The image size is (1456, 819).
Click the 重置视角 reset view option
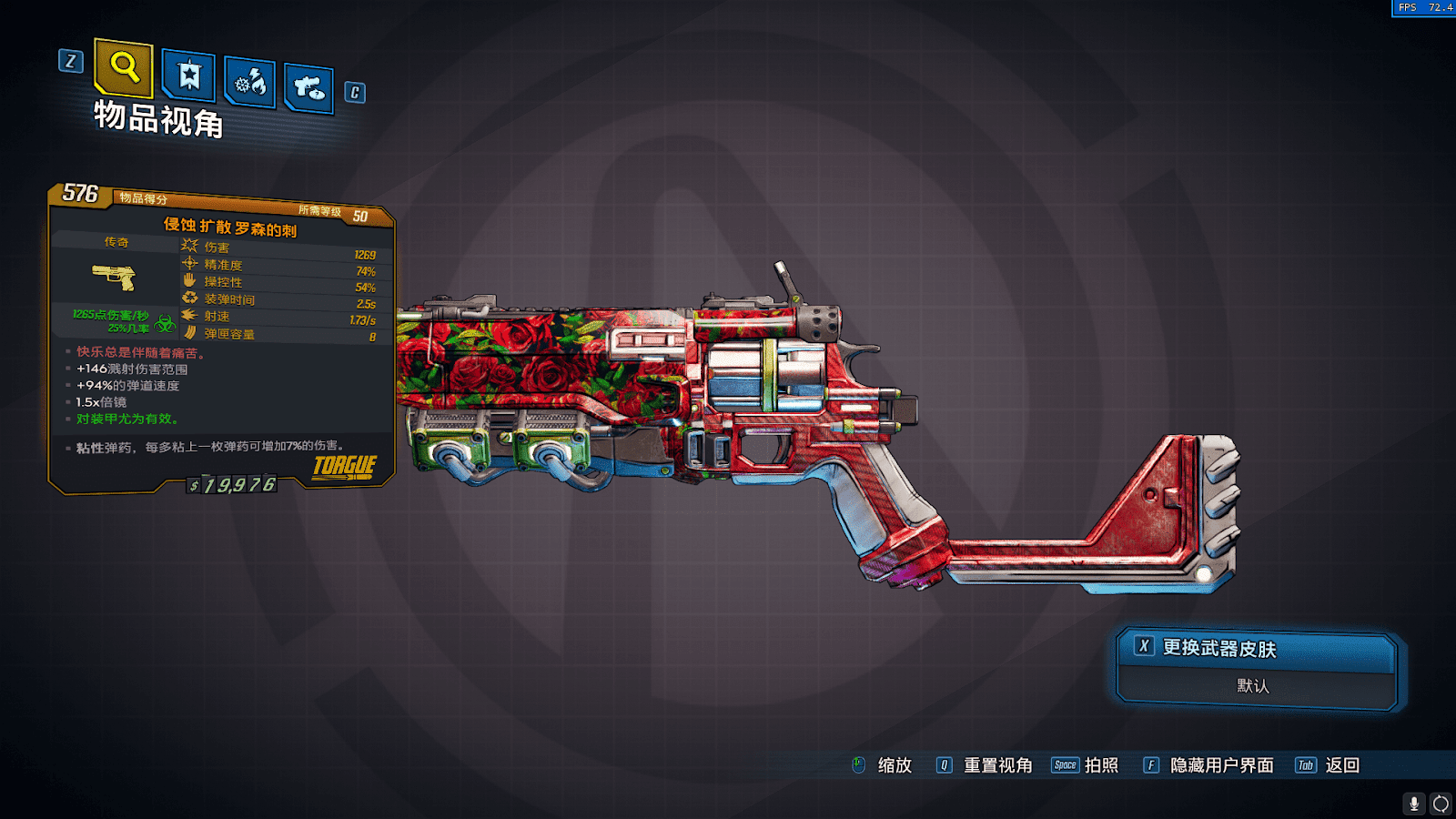[x=996, y=765]
